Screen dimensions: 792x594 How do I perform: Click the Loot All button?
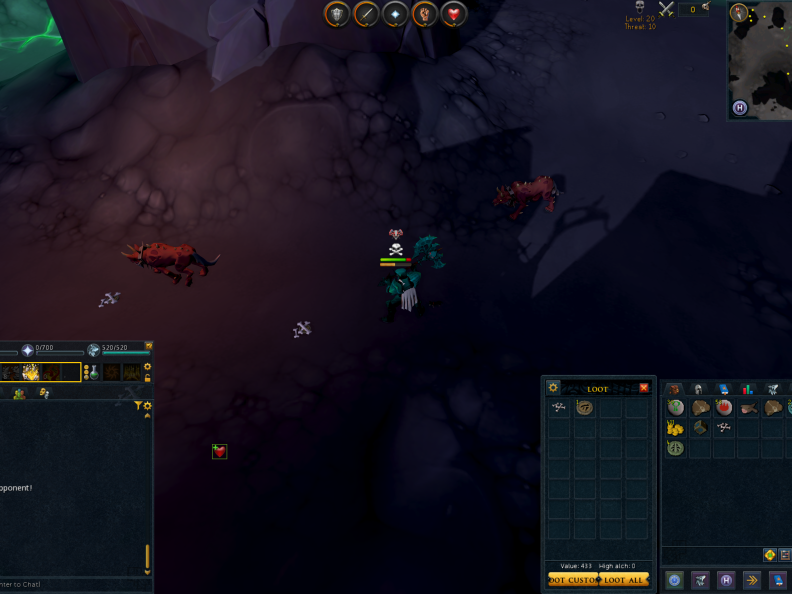point(625,580)
